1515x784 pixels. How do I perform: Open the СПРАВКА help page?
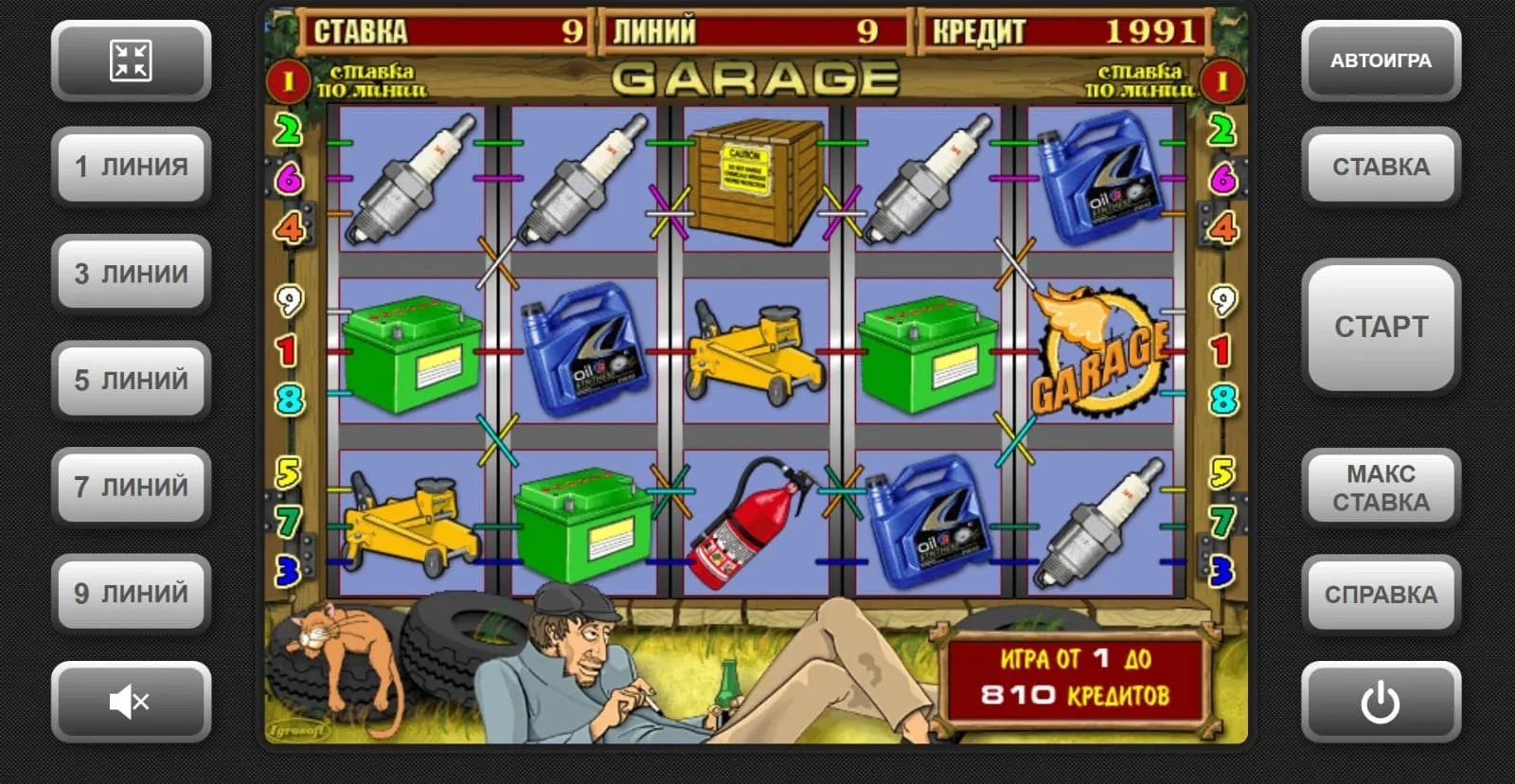point(1381,595)
